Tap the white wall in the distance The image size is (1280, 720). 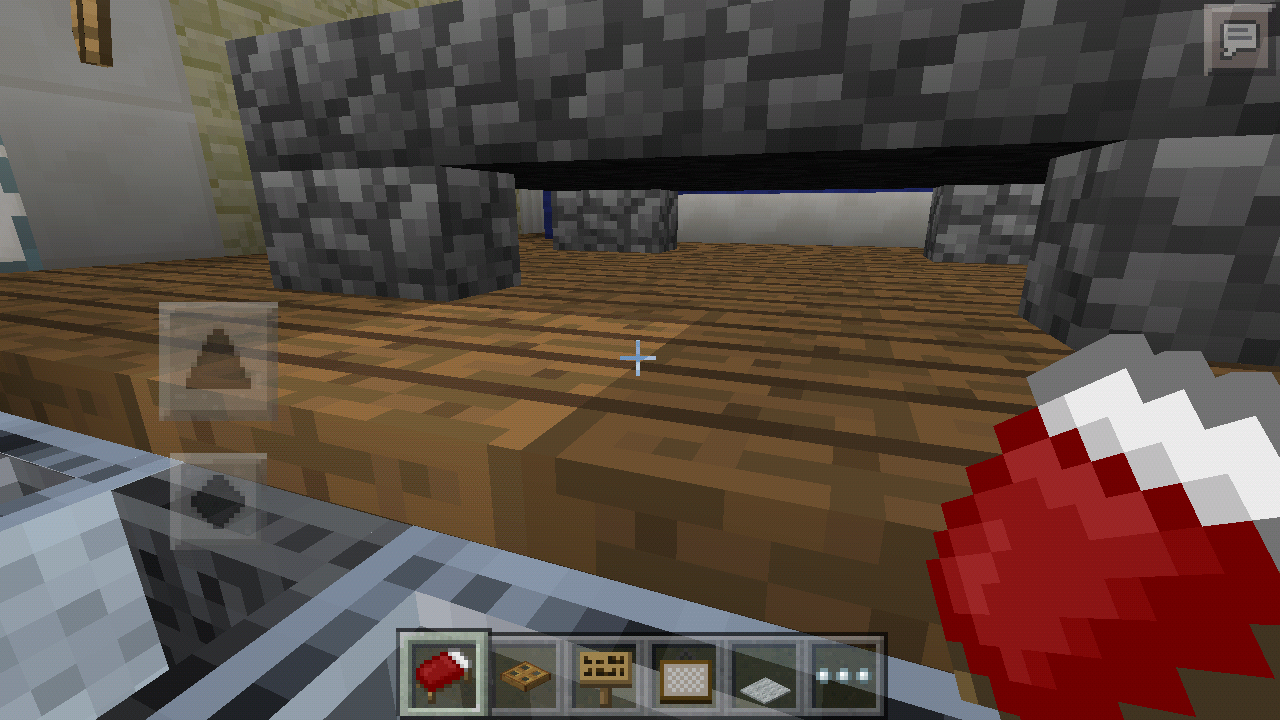point(800,215)
